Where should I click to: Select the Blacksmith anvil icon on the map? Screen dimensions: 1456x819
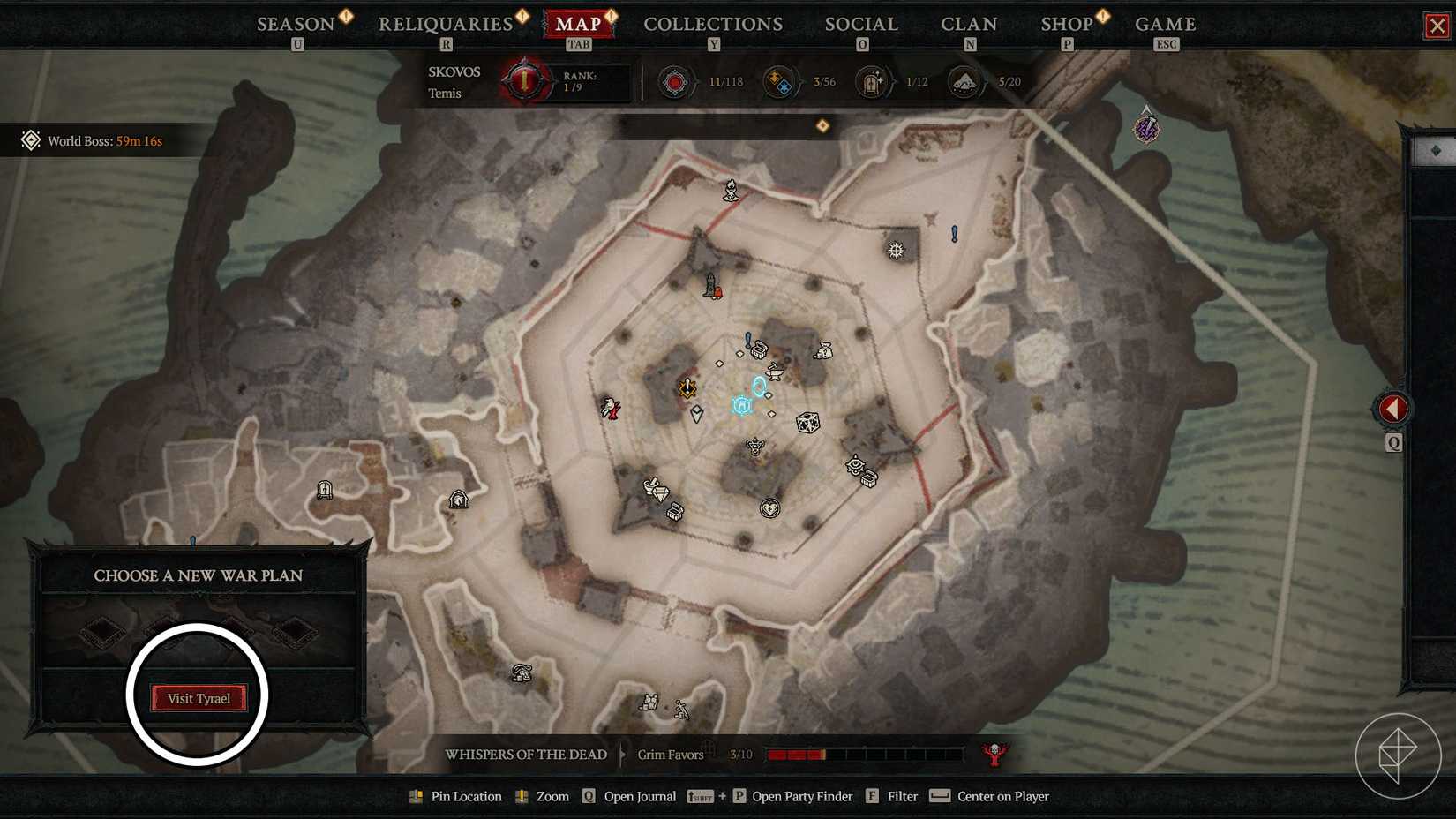click(x=776, y=372)
